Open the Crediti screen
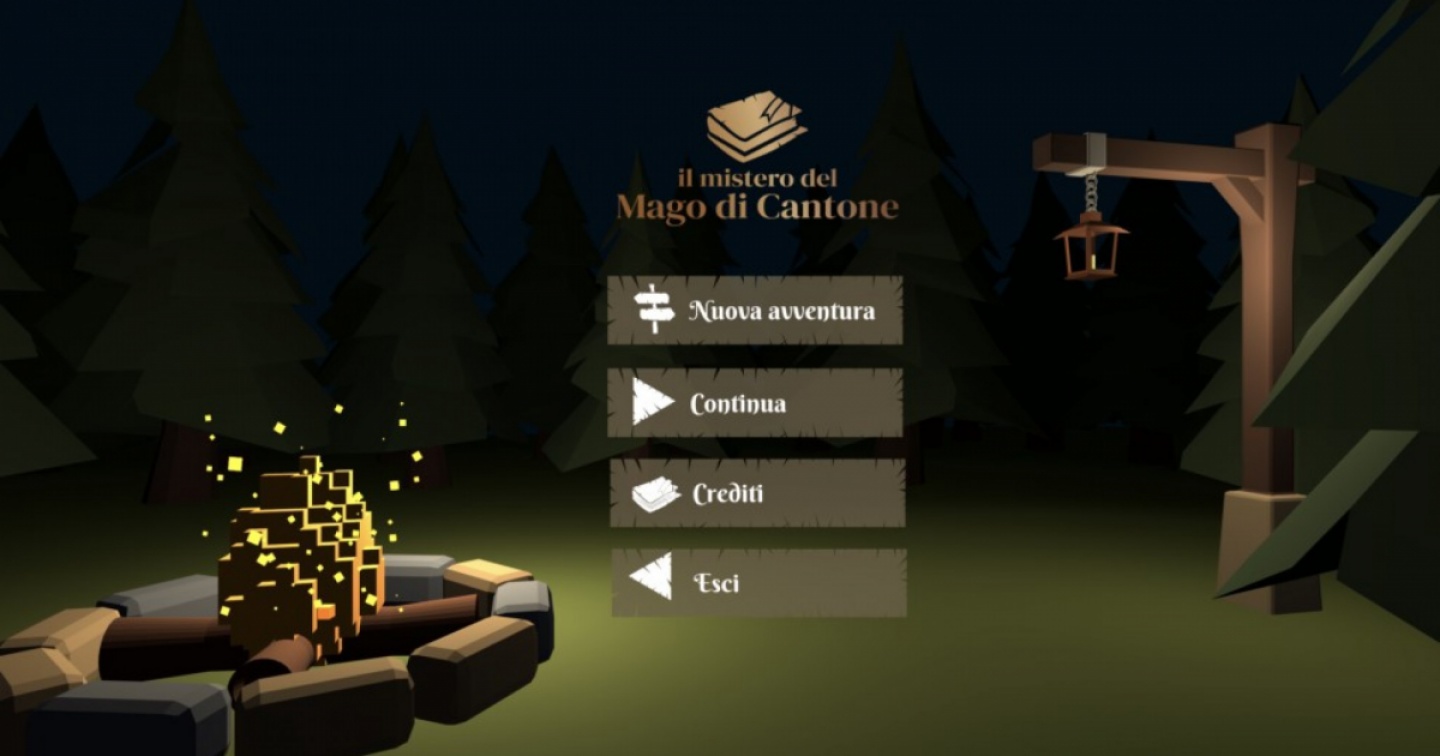Image resolution: width=1440 pixels, height=756 pixels. (757, 494)
